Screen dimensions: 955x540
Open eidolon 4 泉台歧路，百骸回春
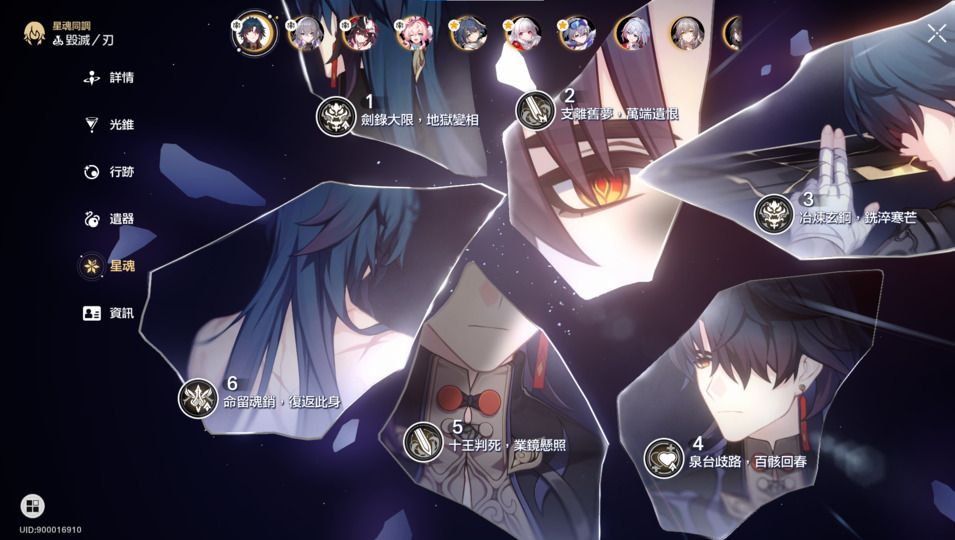point(663,458)
